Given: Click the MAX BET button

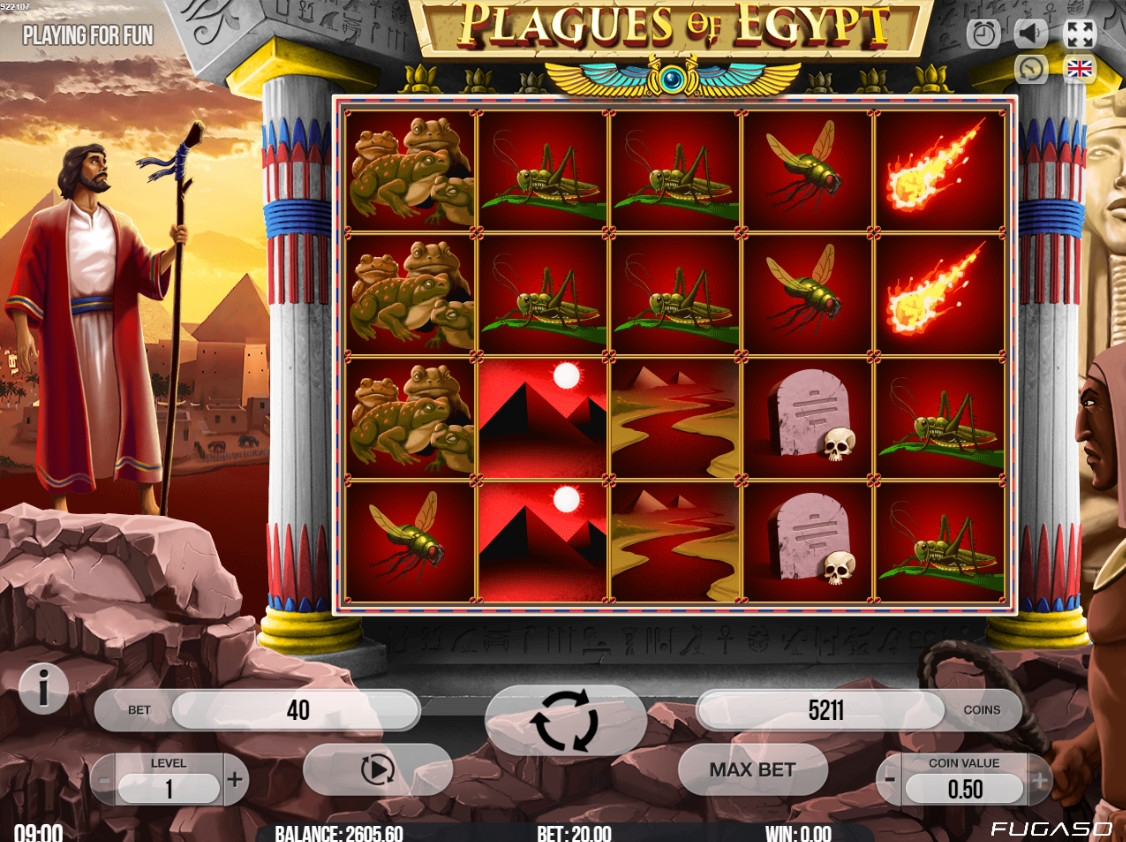Looking at the screenshot, I should [752, 770].
